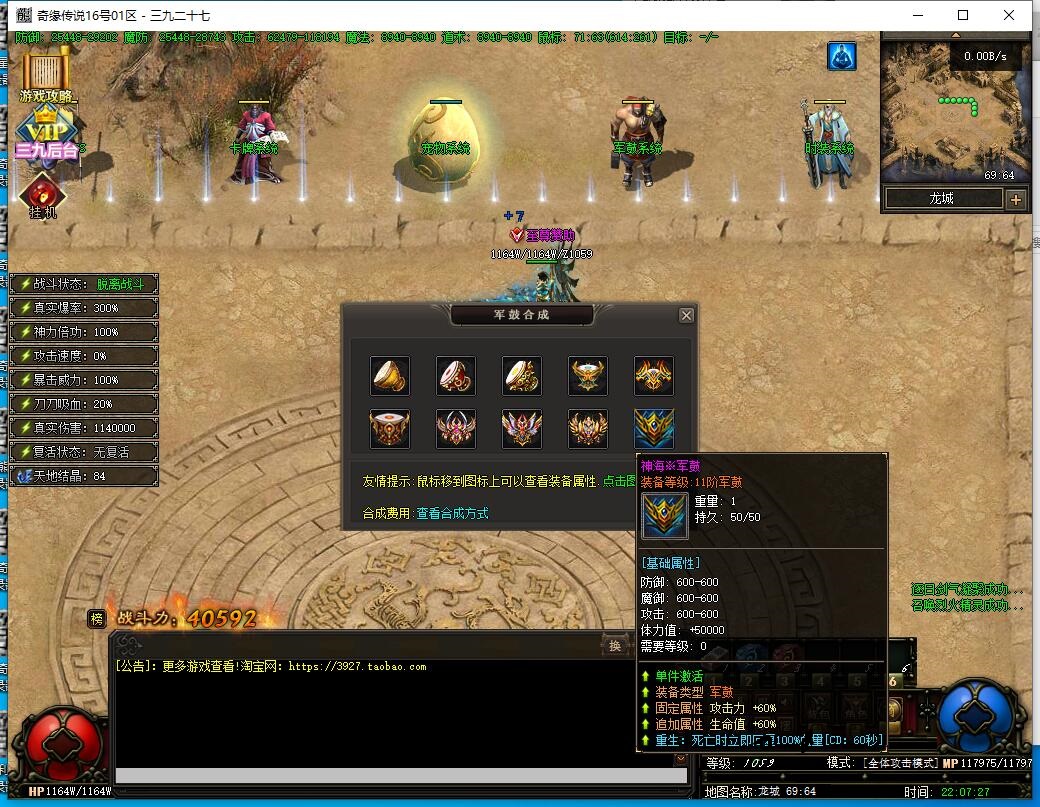Viewport: 1040px width, 807px height.
Task: Open the VIP 三九后台 panel
Action: (46, 135)
